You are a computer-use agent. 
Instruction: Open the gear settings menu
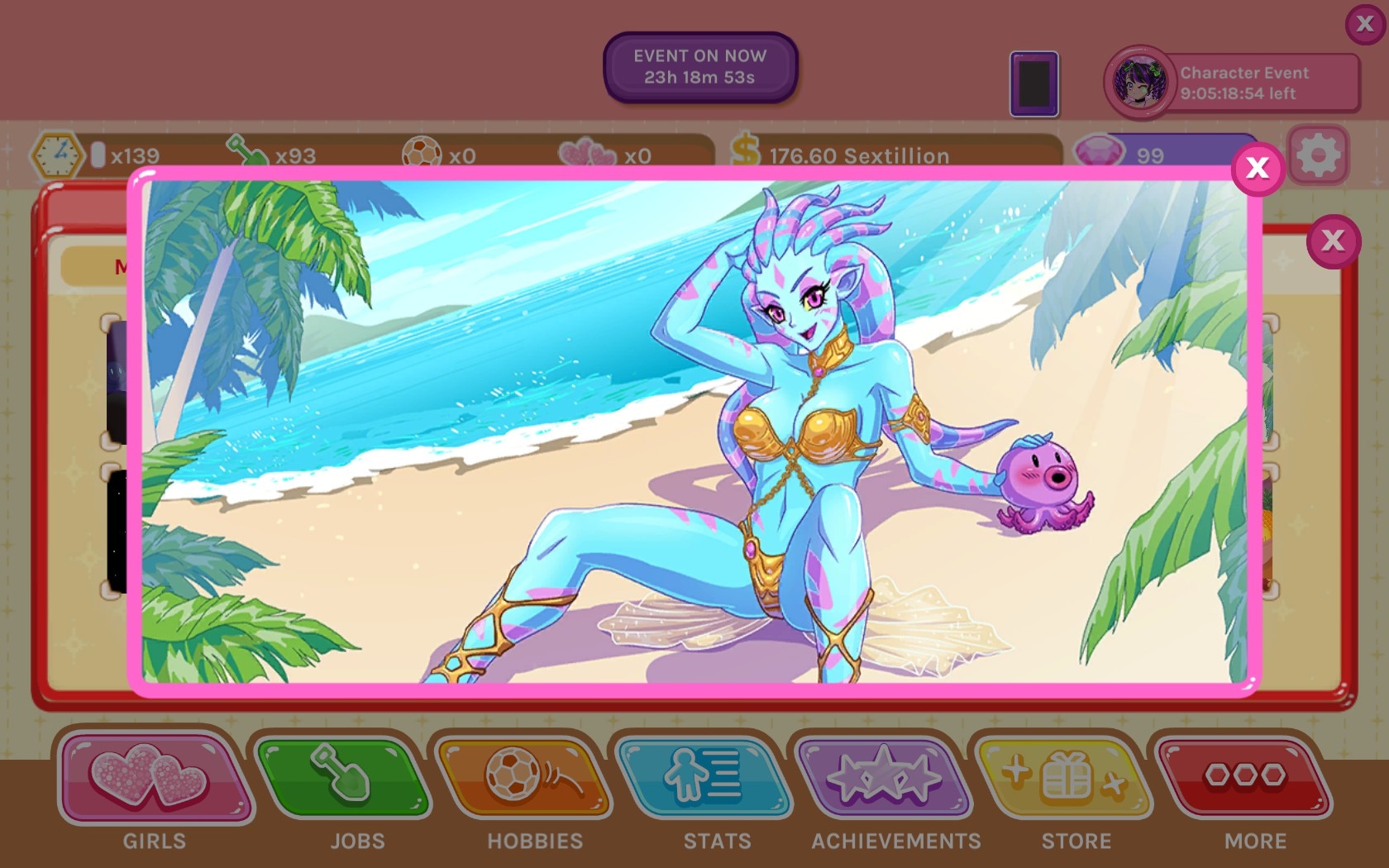1318,155
